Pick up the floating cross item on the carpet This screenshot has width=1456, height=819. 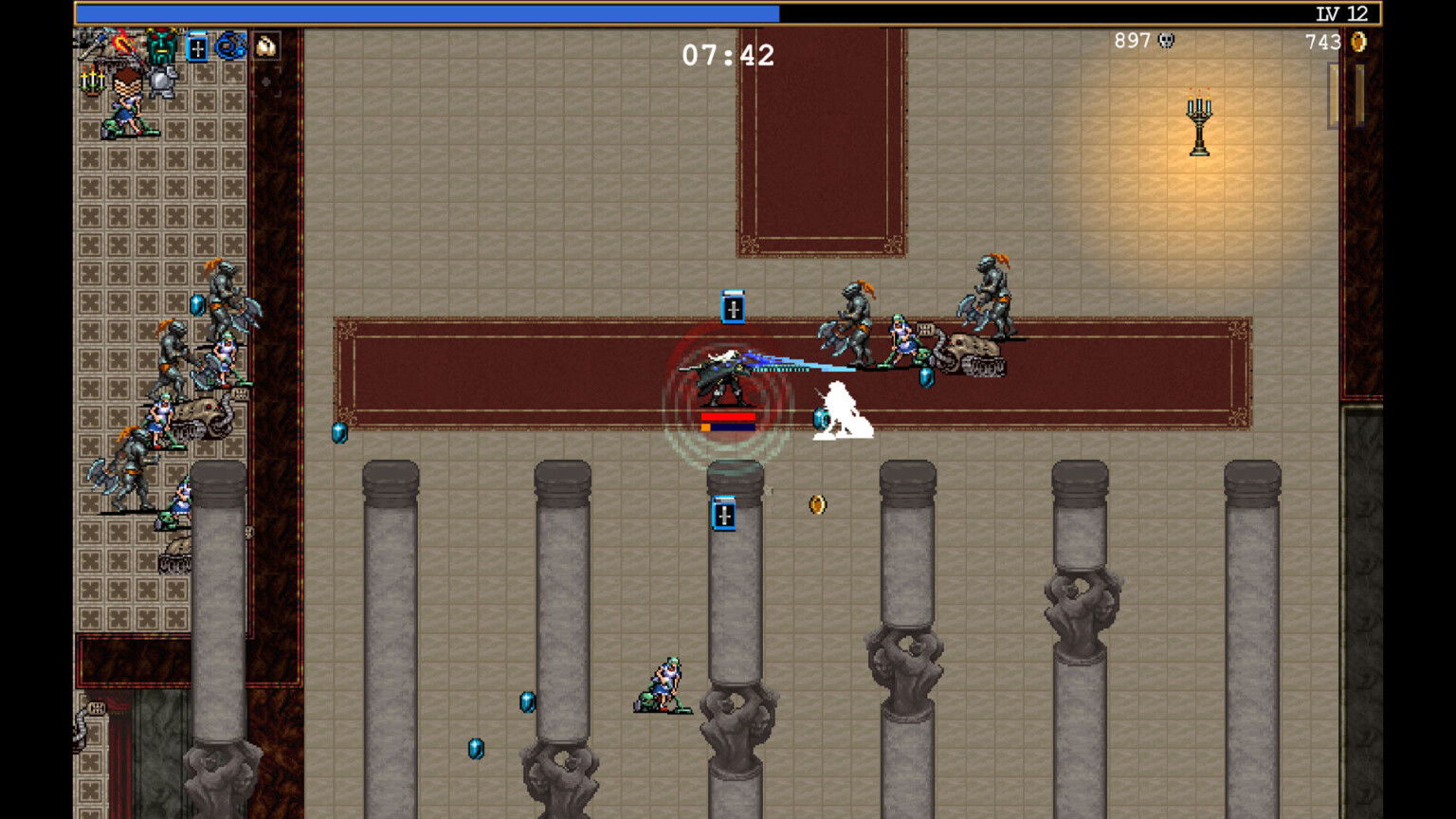click(733, 308)
